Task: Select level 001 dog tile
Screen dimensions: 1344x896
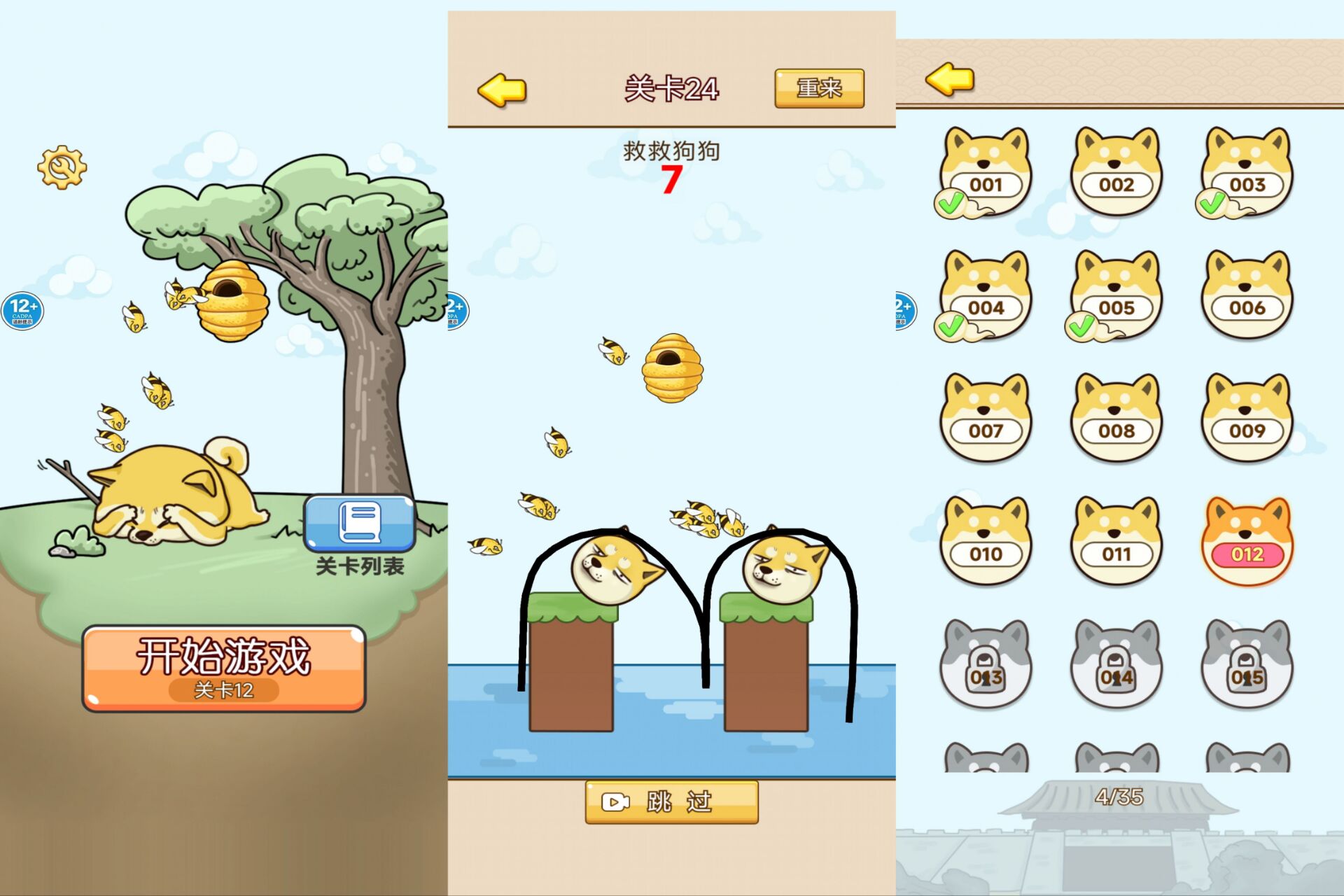Action: 986,171
